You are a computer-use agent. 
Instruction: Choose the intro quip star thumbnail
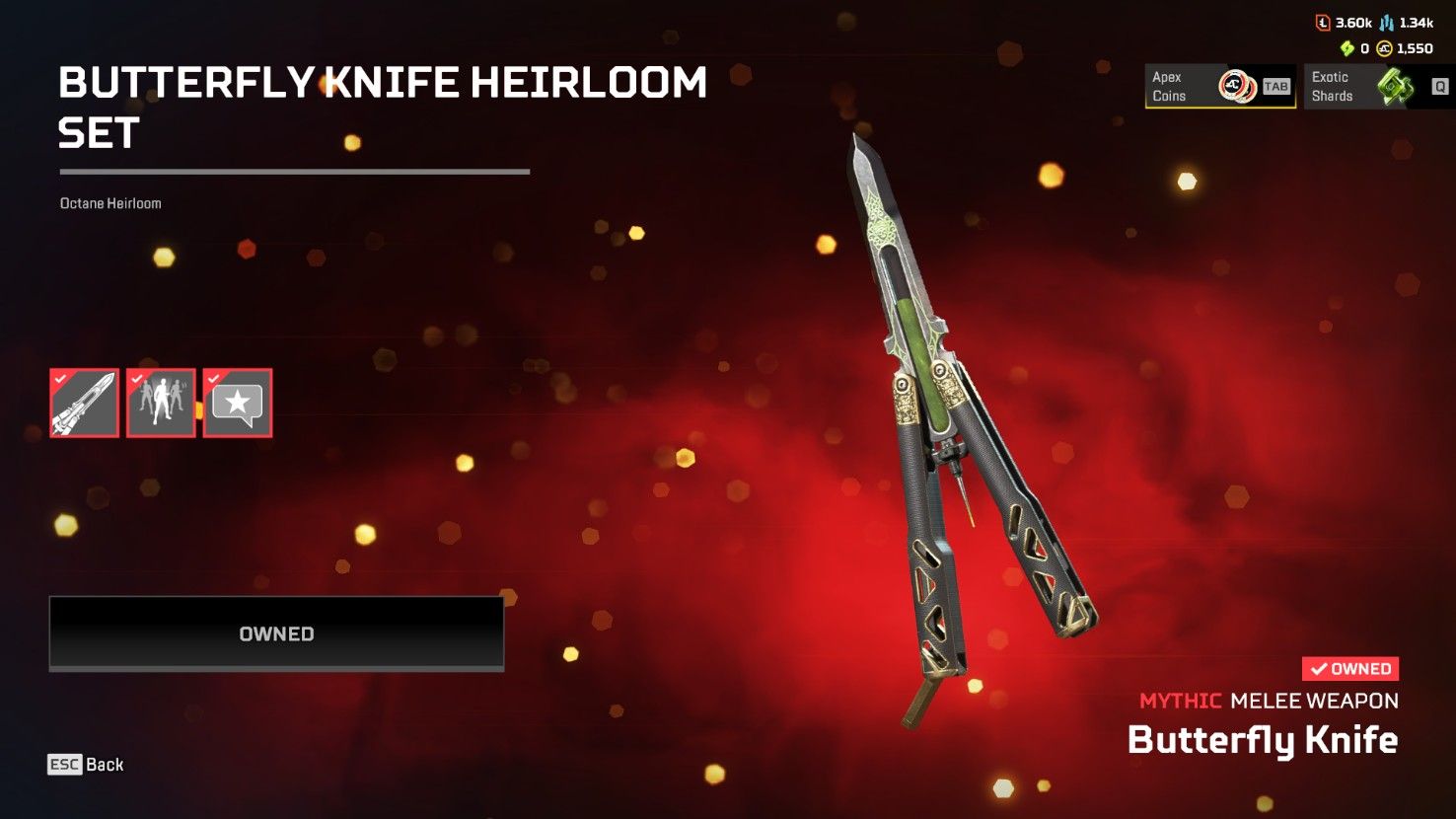tap(238, 403)
